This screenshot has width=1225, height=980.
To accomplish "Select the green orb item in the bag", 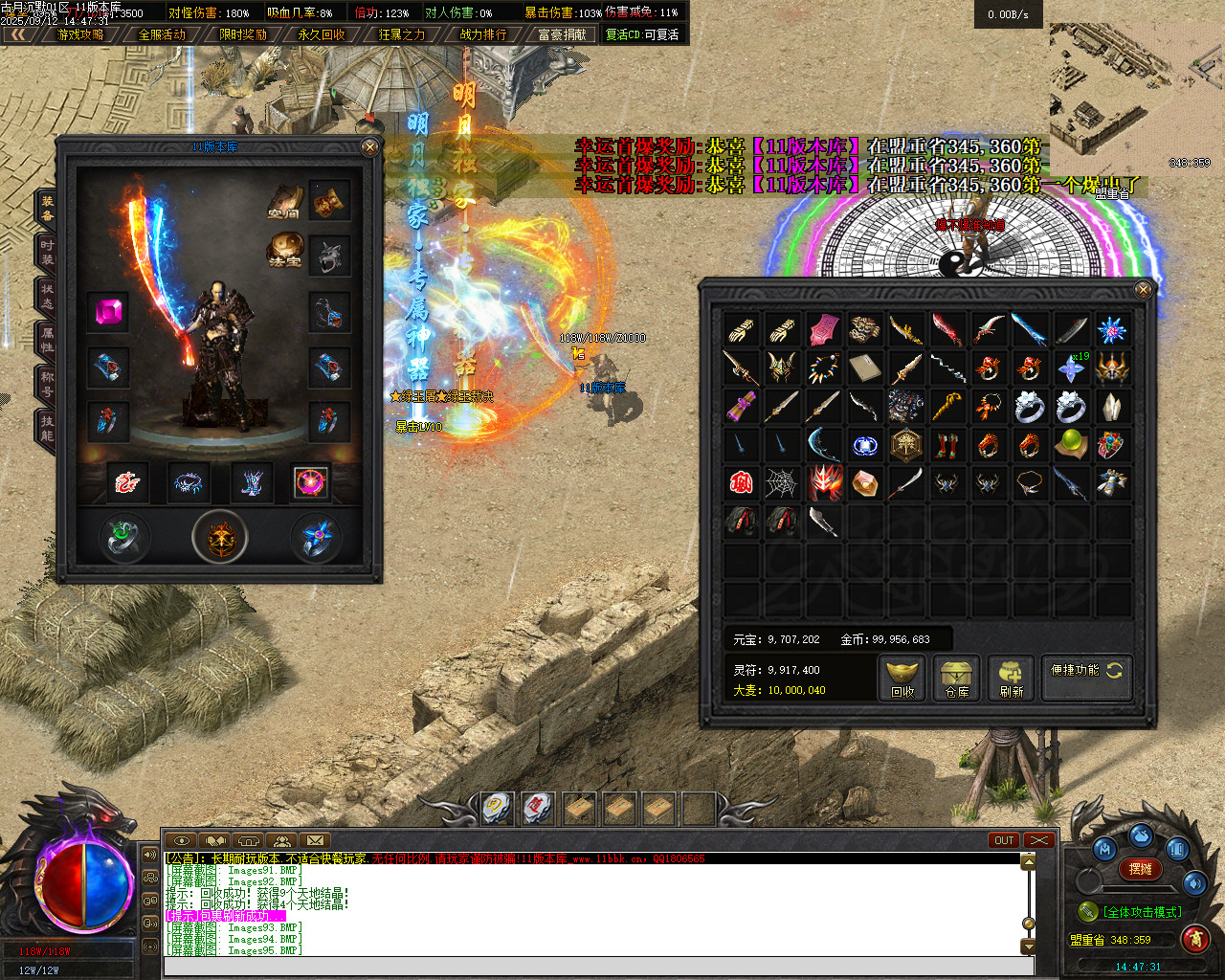I will pos(1070,444).
